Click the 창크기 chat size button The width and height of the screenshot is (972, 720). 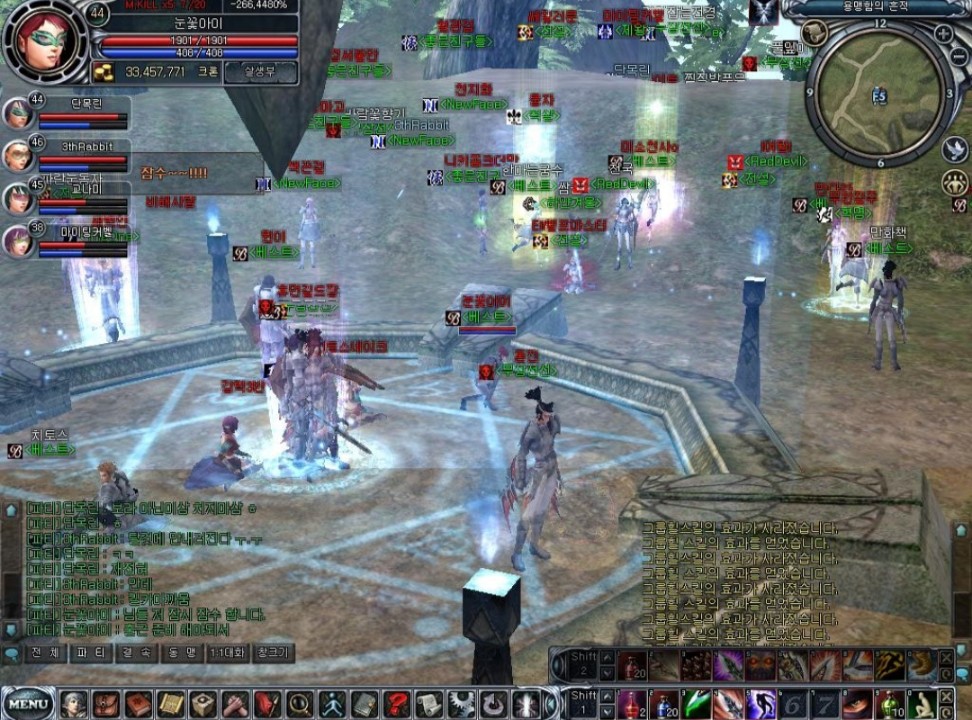pyautogui.click(x=273, y=653)
